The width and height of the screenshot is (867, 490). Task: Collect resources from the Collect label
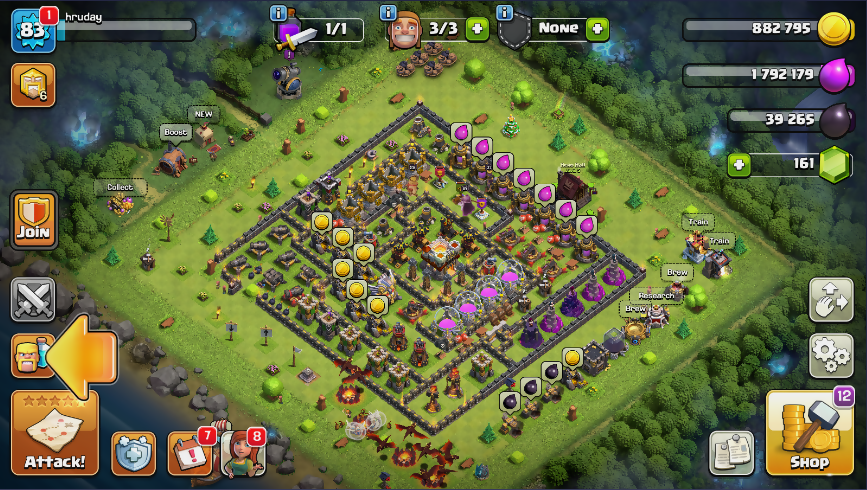click(120, 187)
